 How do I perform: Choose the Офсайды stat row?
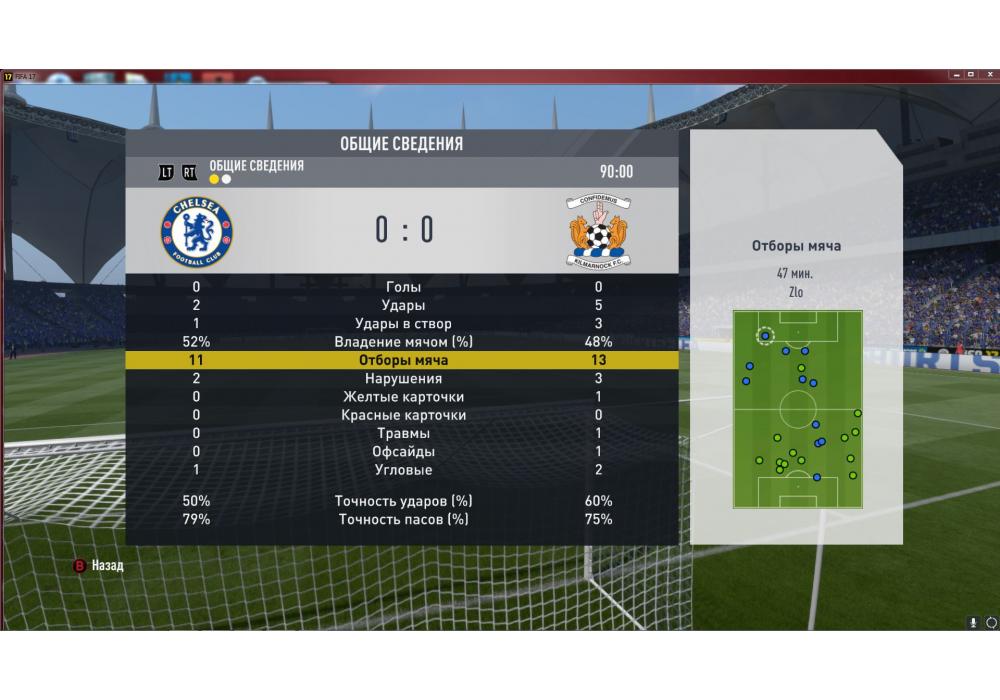point(403,452)
